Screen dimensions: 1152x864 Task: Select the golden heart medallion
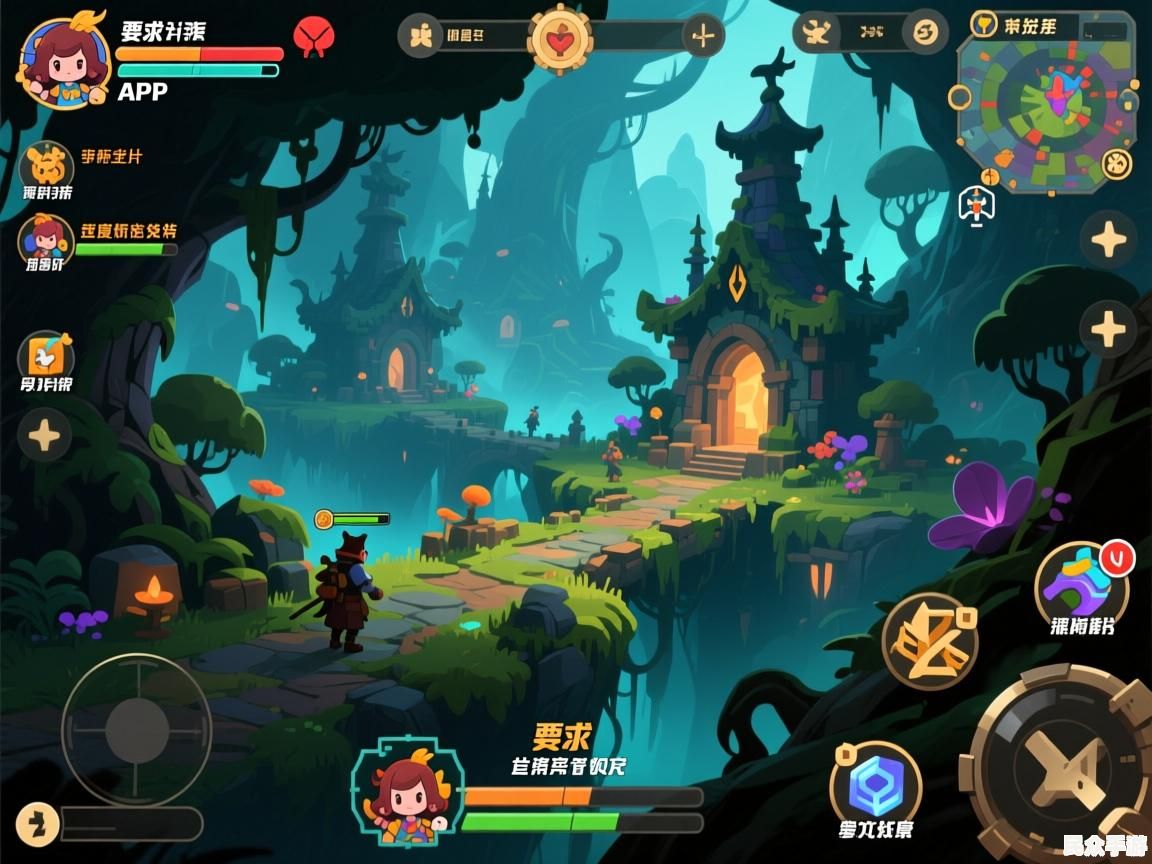(559, 38)
